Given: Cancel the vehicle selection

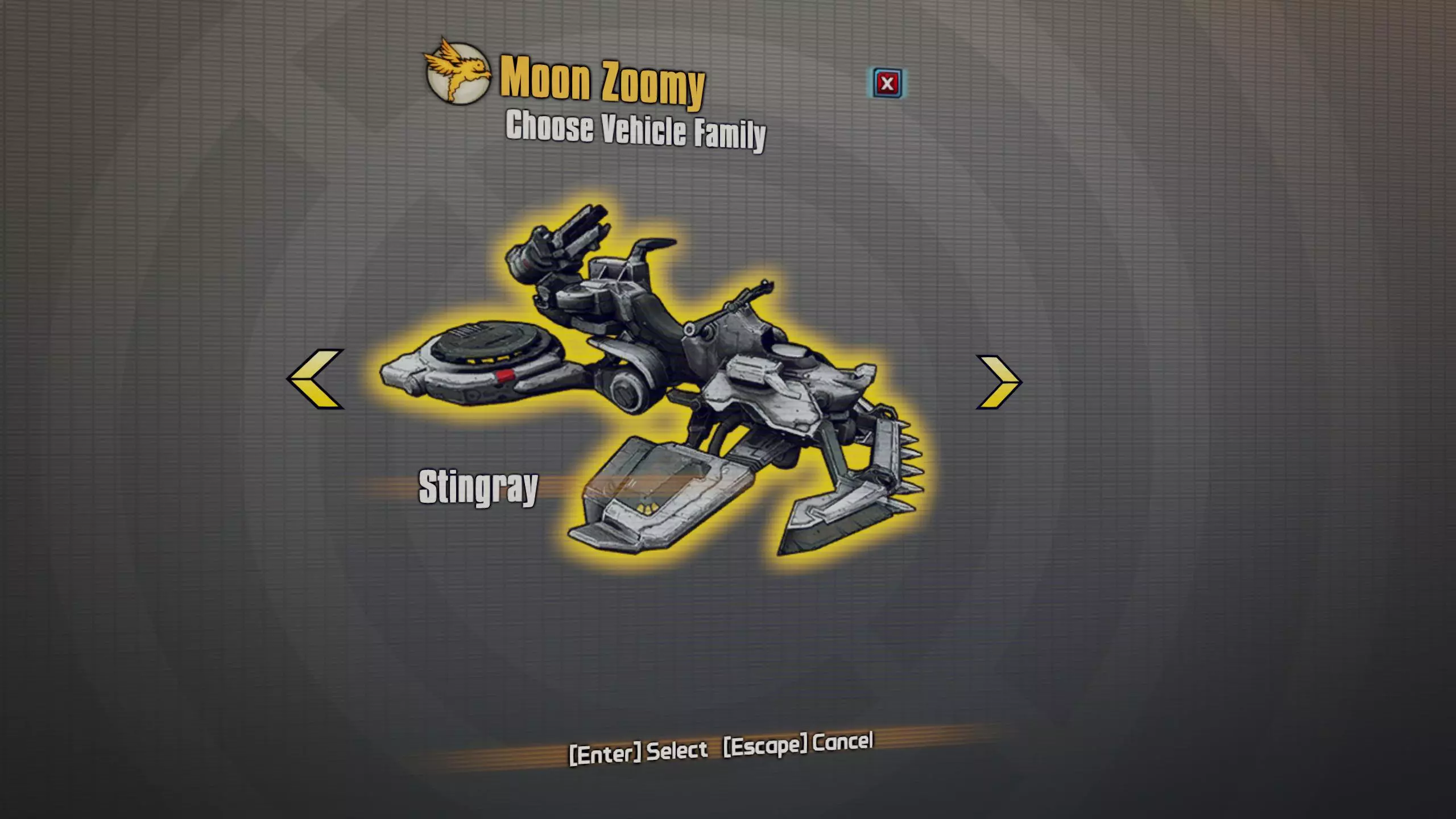Looking at the screenshot, I should pos(798,744).
